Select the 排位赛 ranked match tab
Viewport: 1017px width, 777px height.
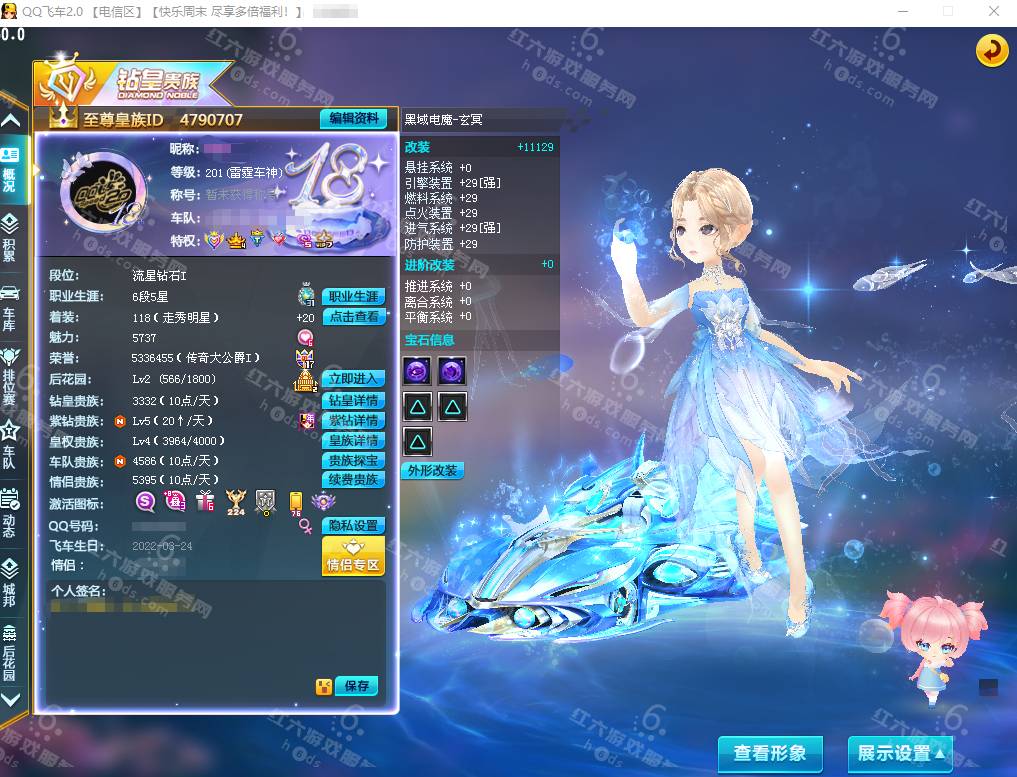point(10,370)
